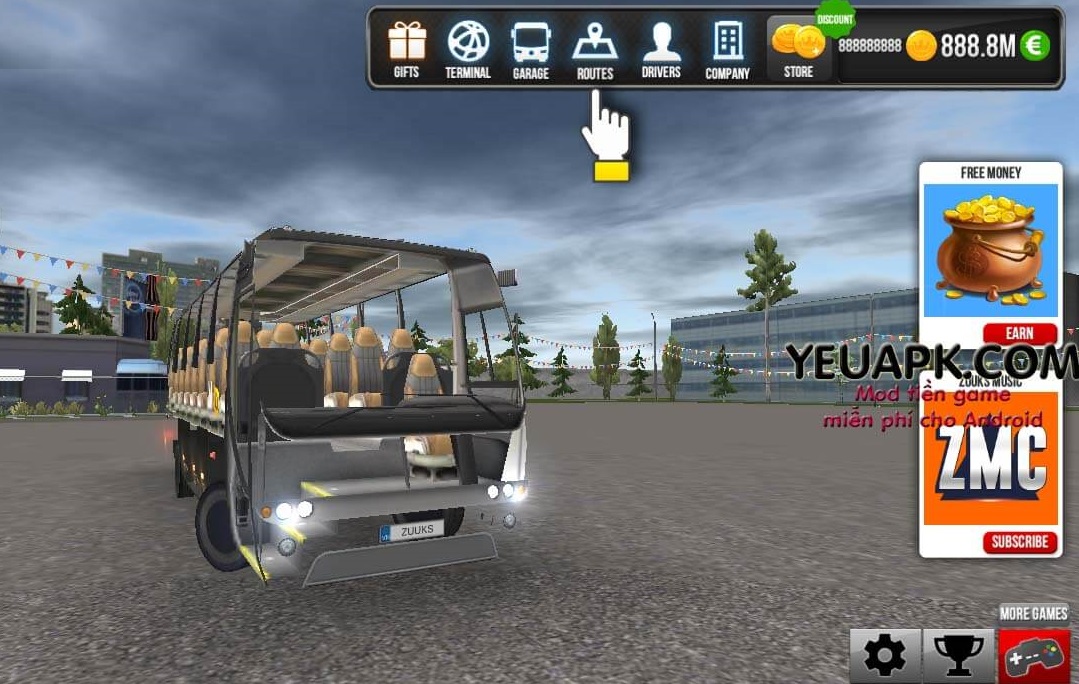Open the ZMC Zuuks Music banner
Image resolution: width=1079 pixels, height=684 pixels.
[x=990, y=458]
